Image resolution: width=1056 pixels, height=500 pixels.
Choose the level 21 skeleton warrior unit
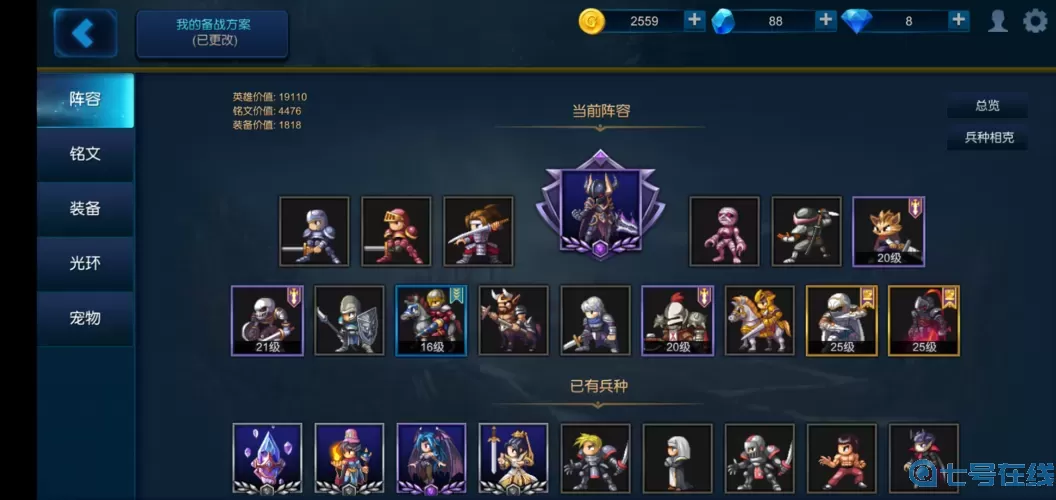tap(266, 320)
